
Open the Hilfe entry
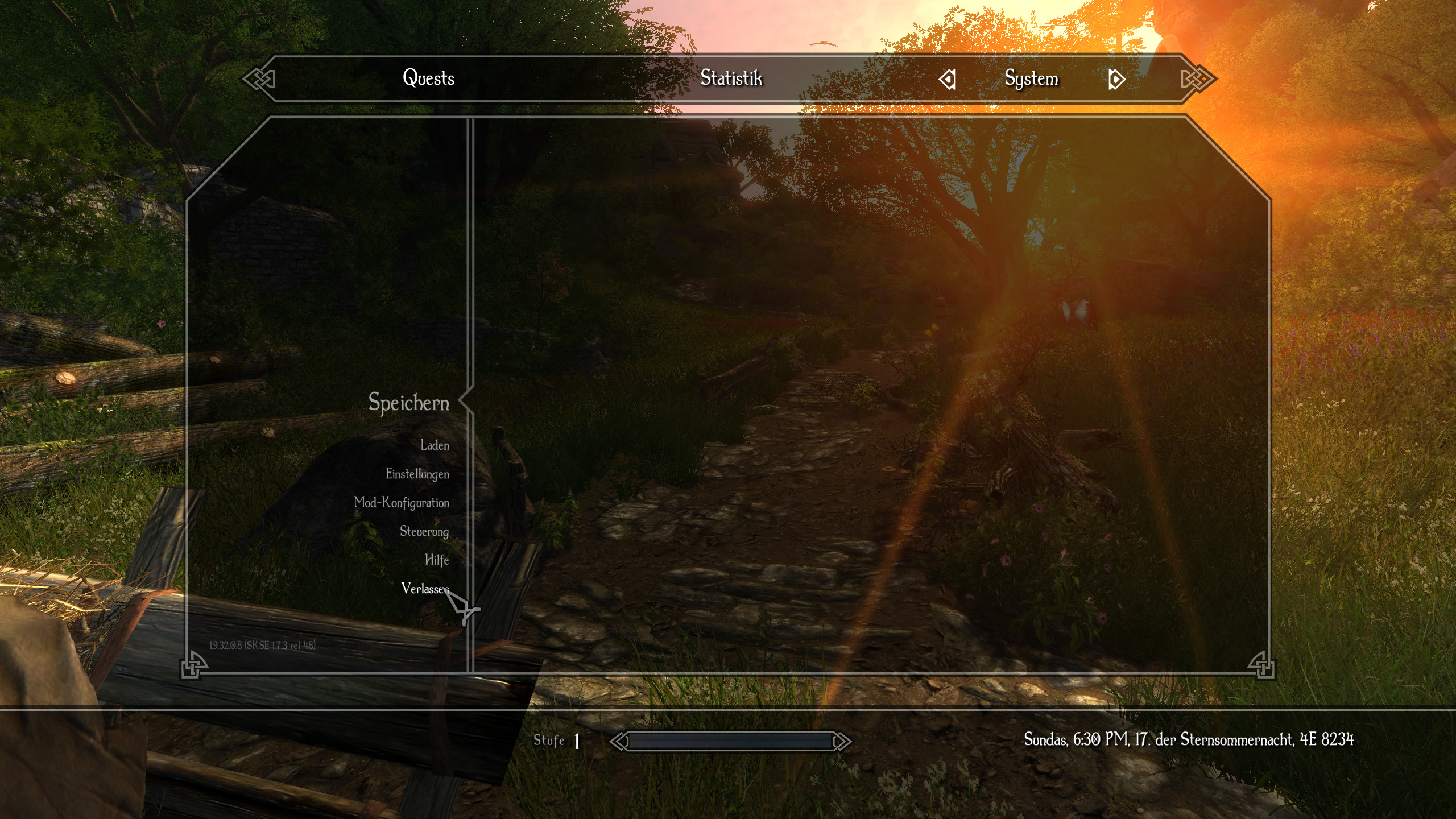(x=437, y=560)
